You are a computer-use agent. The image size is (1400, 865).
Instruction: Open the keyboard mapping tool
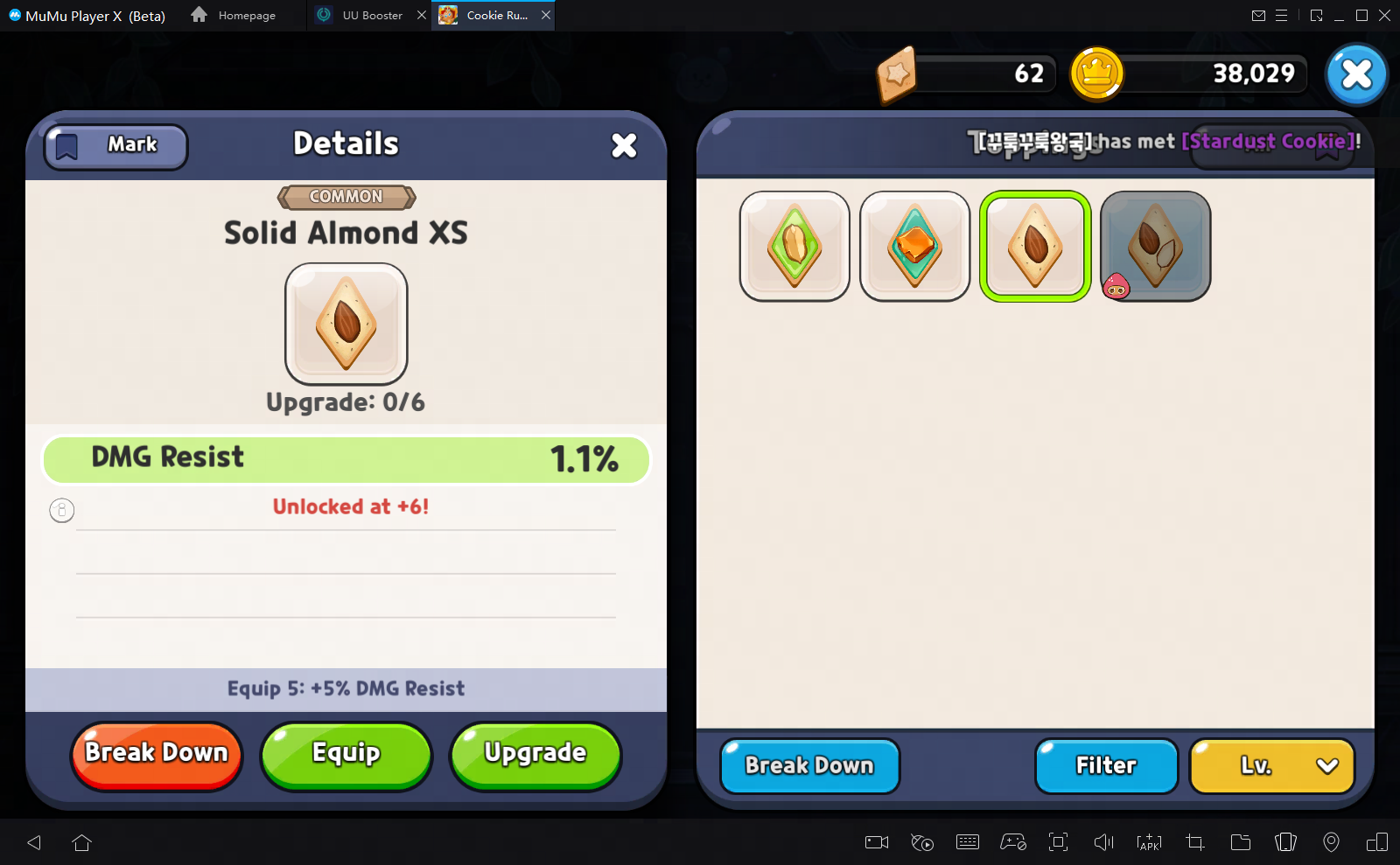[x=968, y=842]
